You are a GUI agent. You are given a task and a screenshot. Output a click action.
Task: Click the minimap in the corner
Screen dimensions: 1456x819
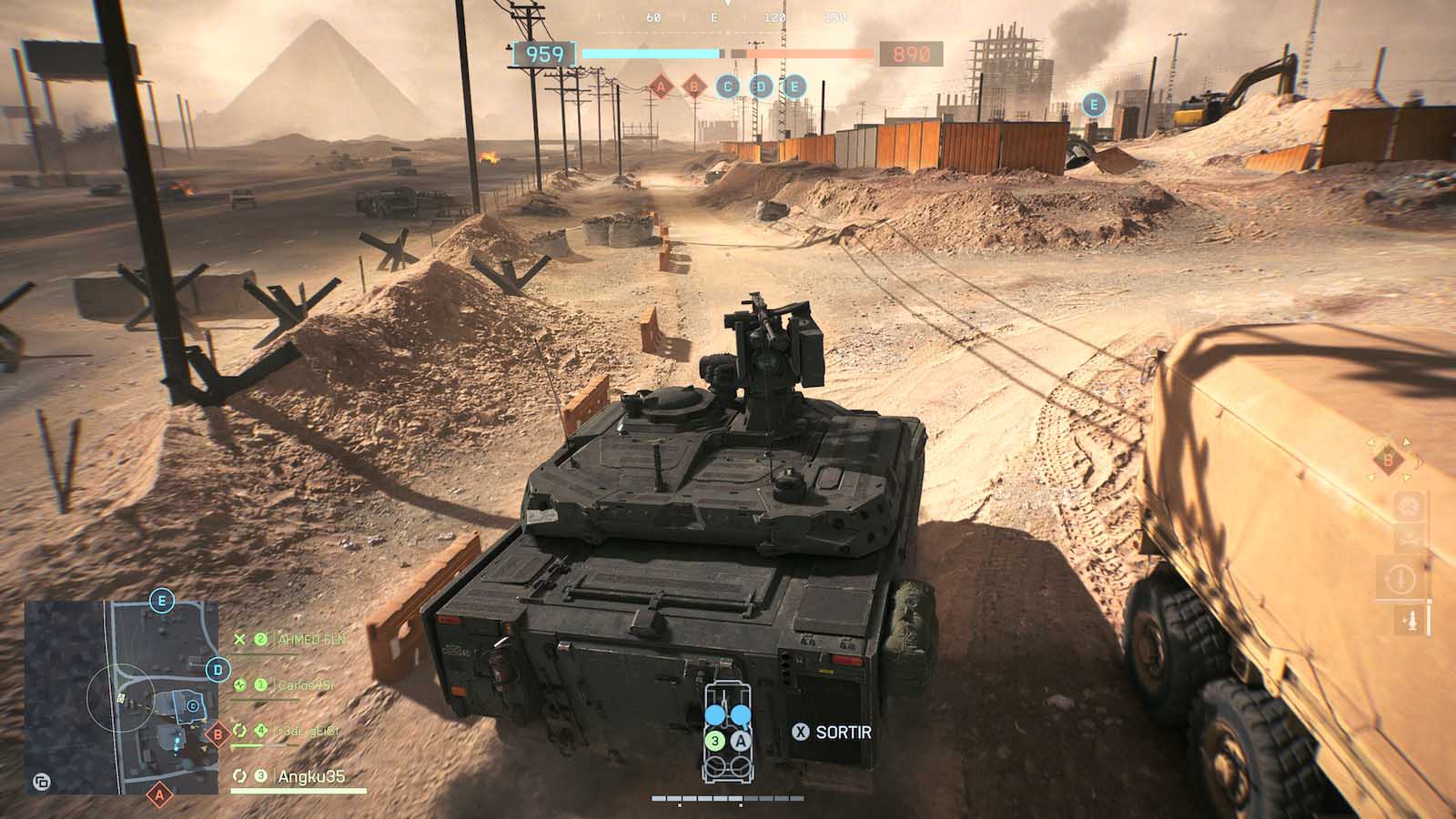point(118,696)
